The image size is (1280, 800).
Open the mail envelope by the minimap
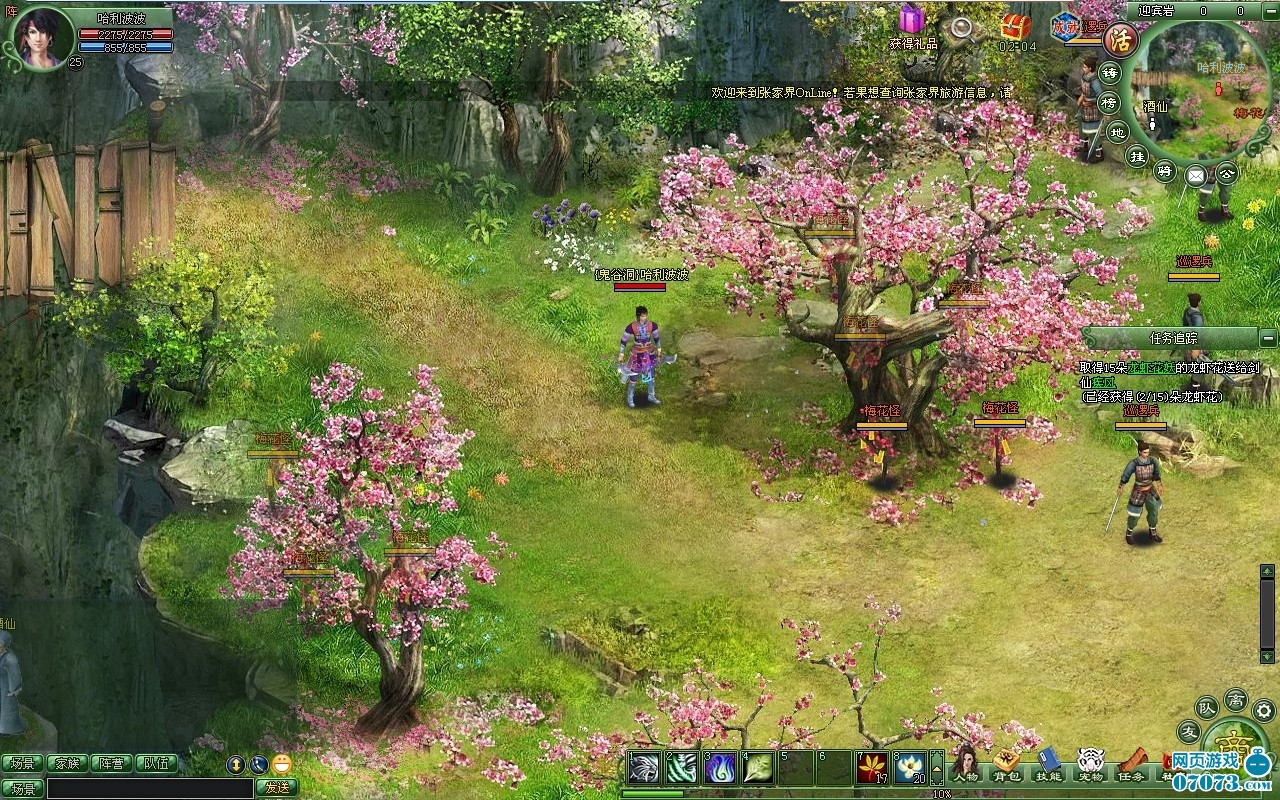[1195, 176]
